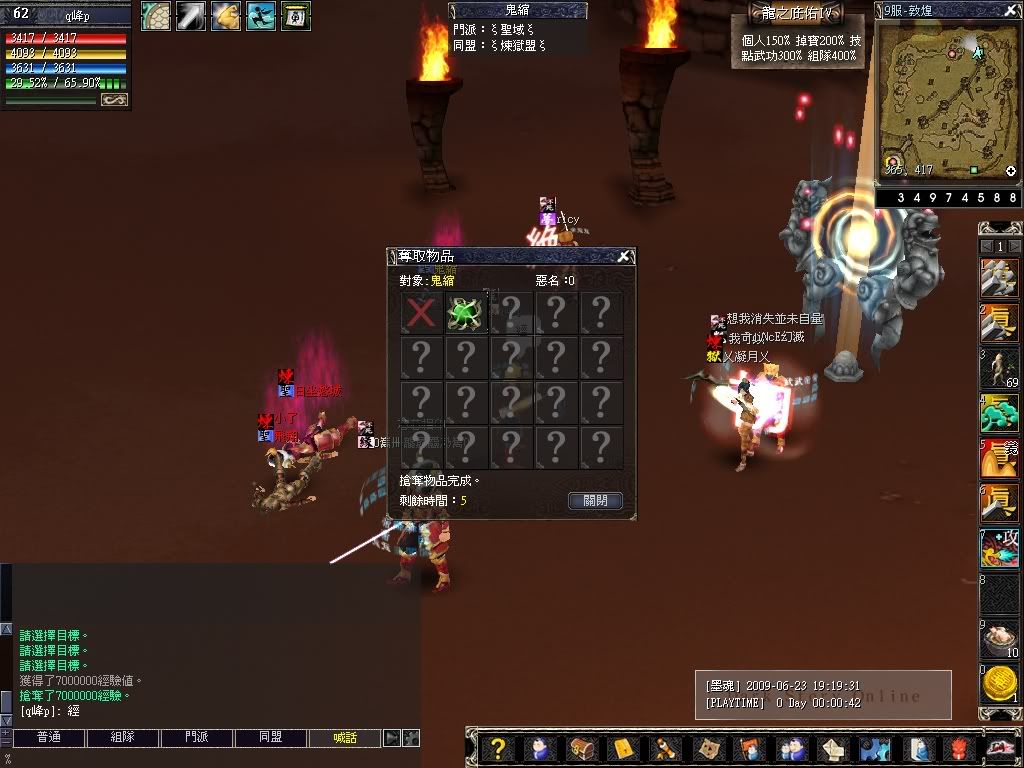This screenshot has height=768, width=1024.
Task: Click the 關閉 button in loot window
Action: 595,500
